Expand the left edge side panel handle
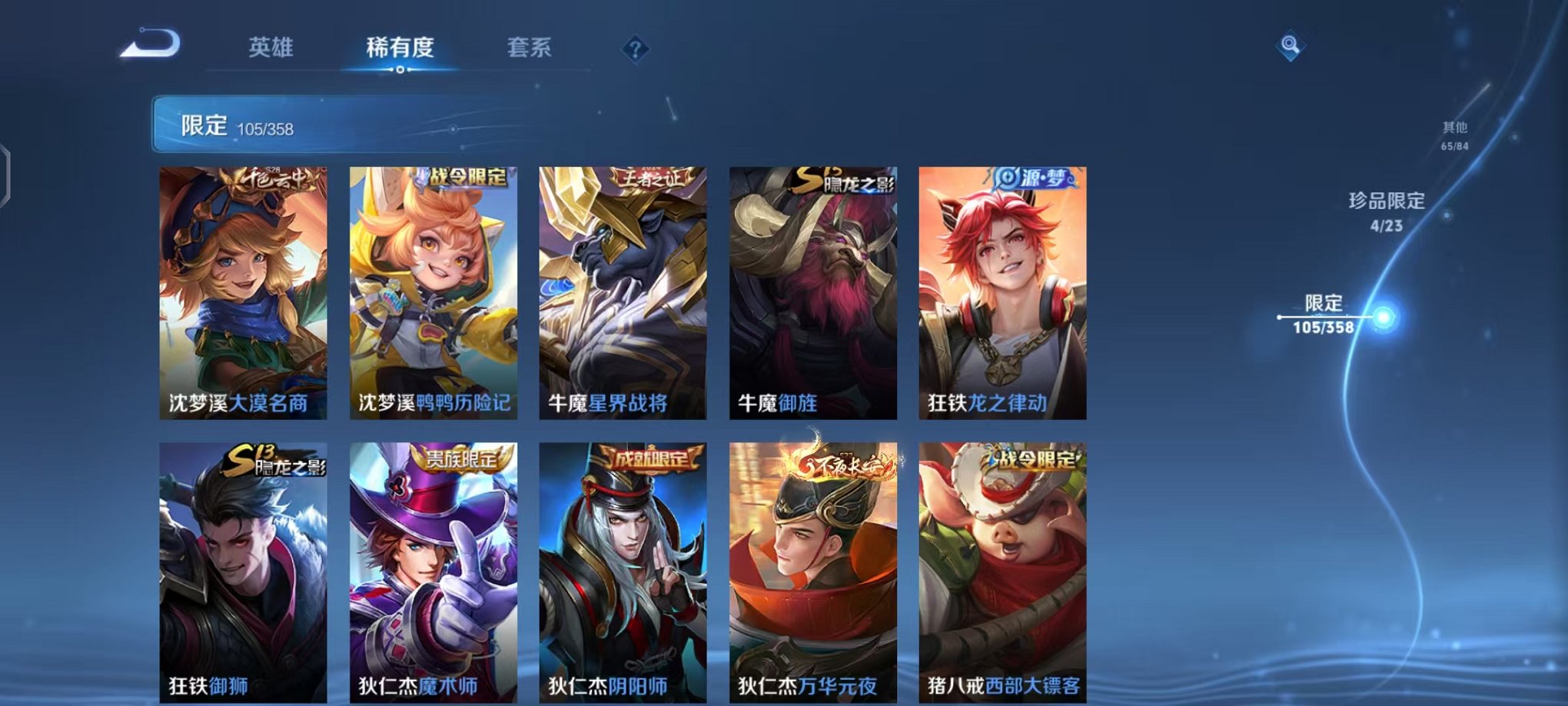The image size is (1568, 706). (6, 171)
